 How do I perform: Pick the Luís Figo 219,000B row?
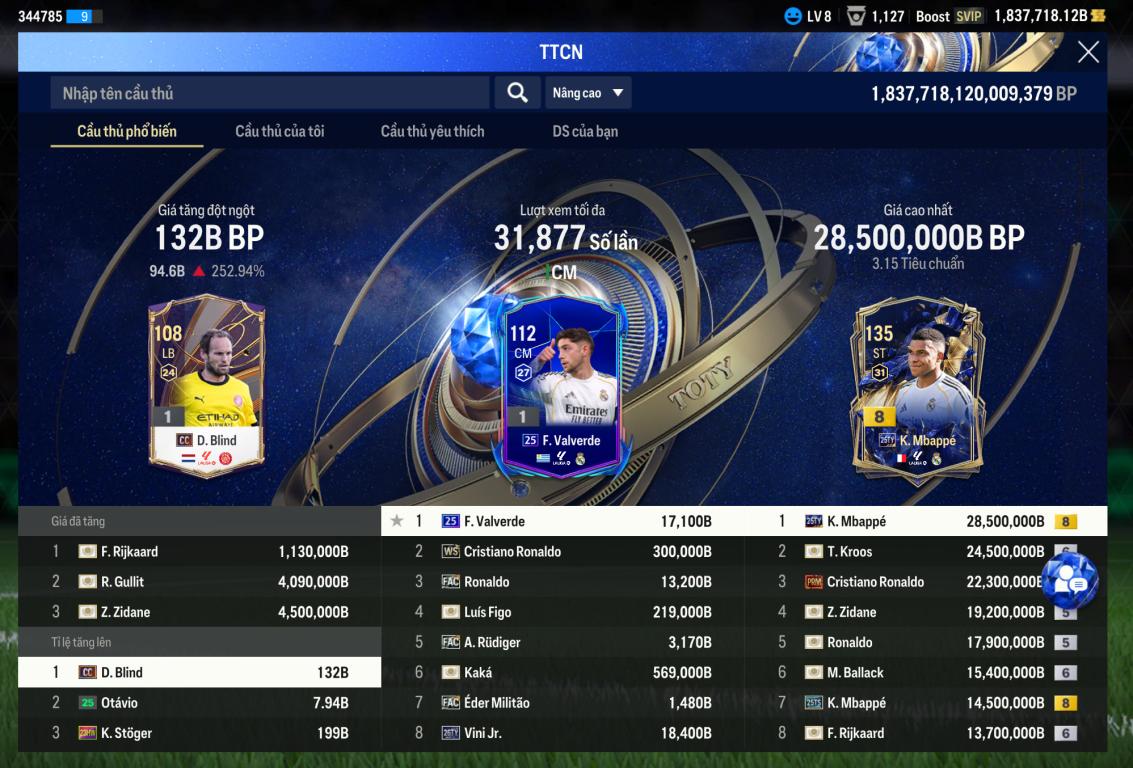562,612
